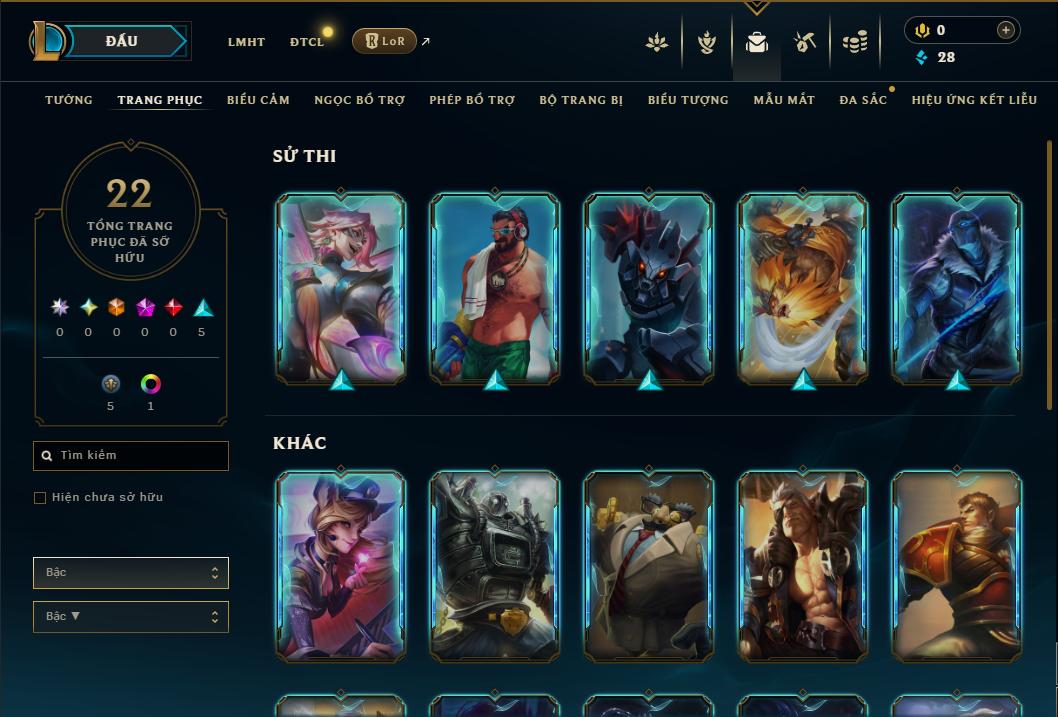1058x717 pixels.
Task: Select the shirtless headphones skin card
Action: (495, 288)
